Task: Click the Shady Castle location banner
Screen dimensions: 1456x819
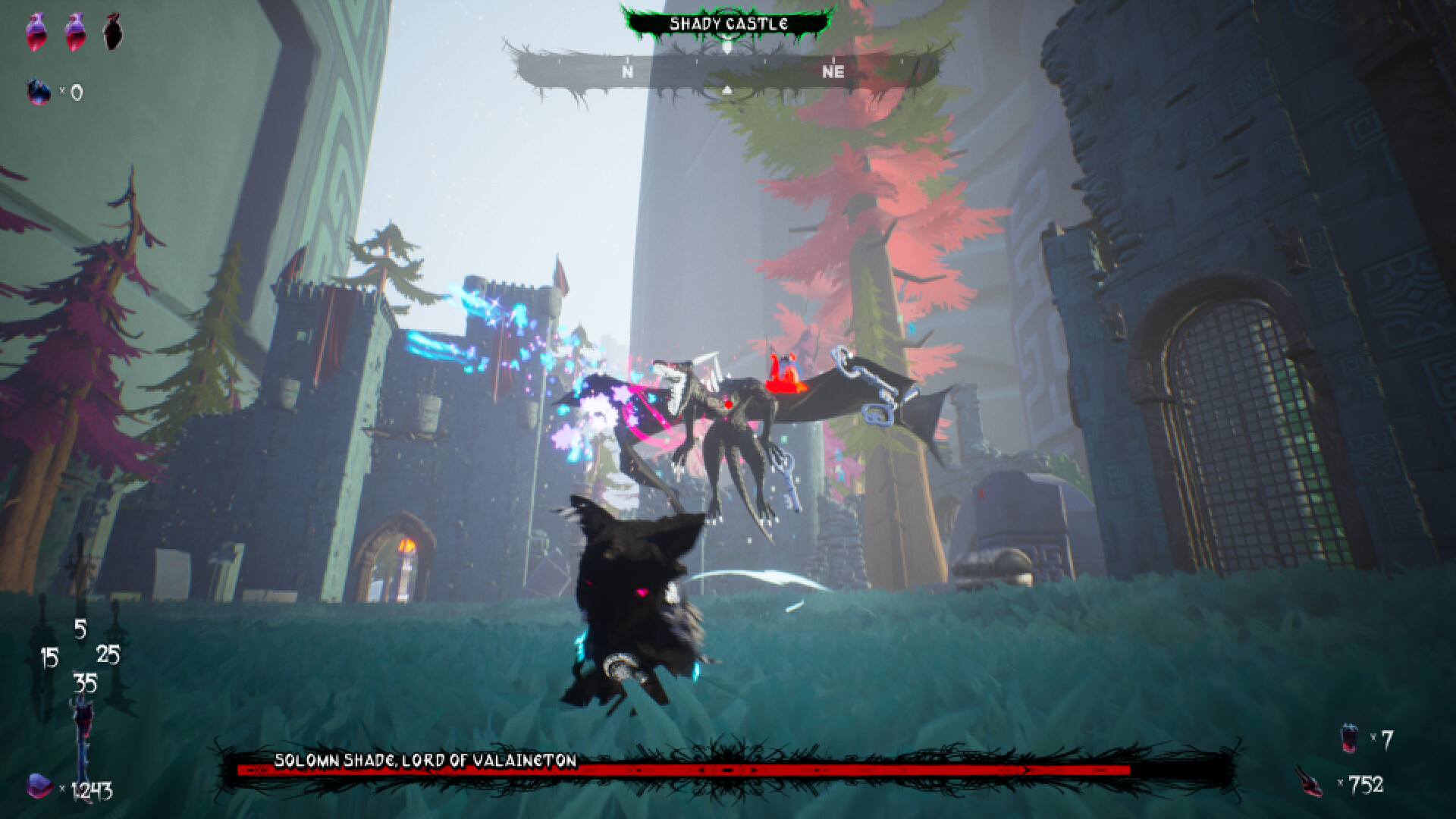Action: point(727,23)
